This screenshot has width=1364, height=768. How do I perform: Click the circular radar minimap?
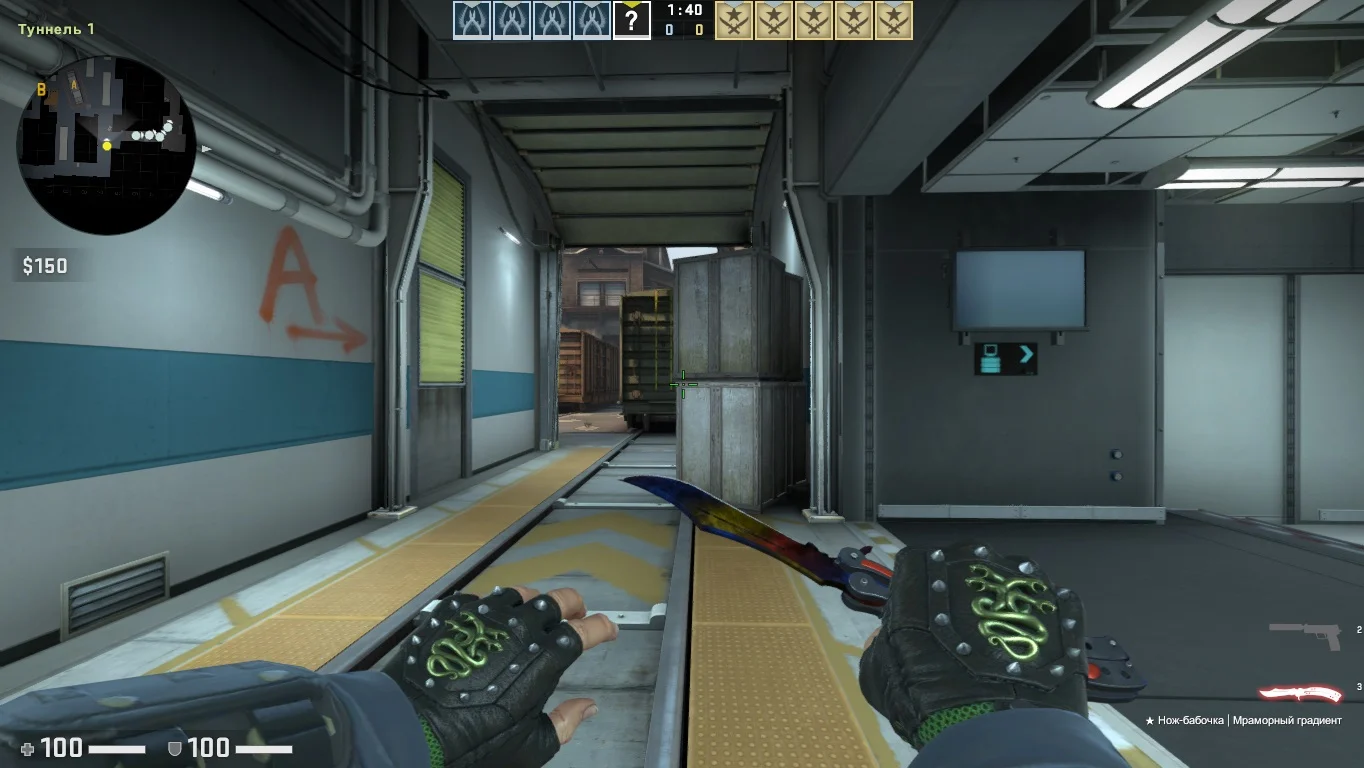106,145
